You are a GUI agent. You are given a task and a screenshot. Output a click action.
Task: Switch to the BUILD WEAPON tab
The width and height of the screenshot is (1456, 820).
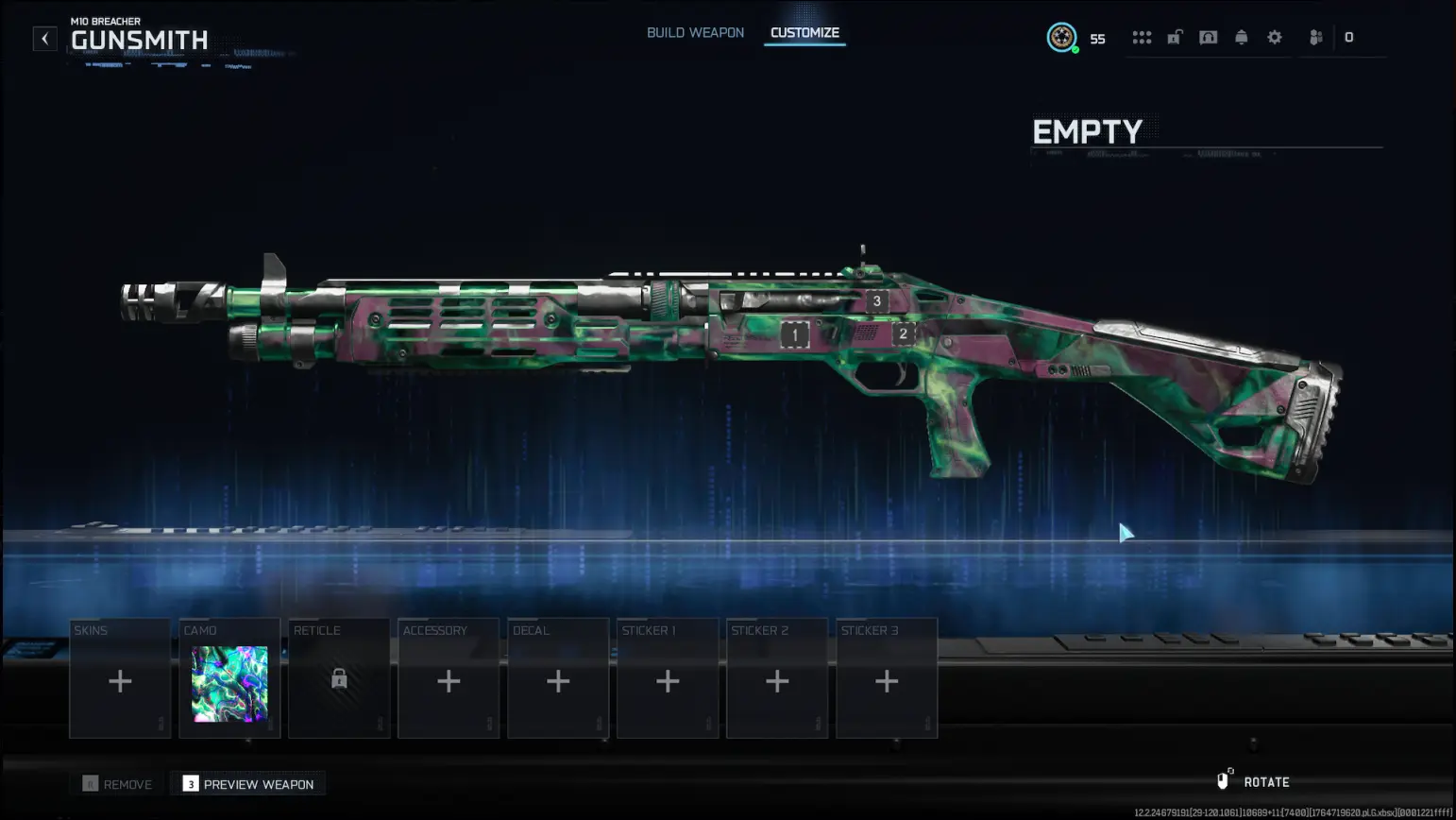coord(695,32)
